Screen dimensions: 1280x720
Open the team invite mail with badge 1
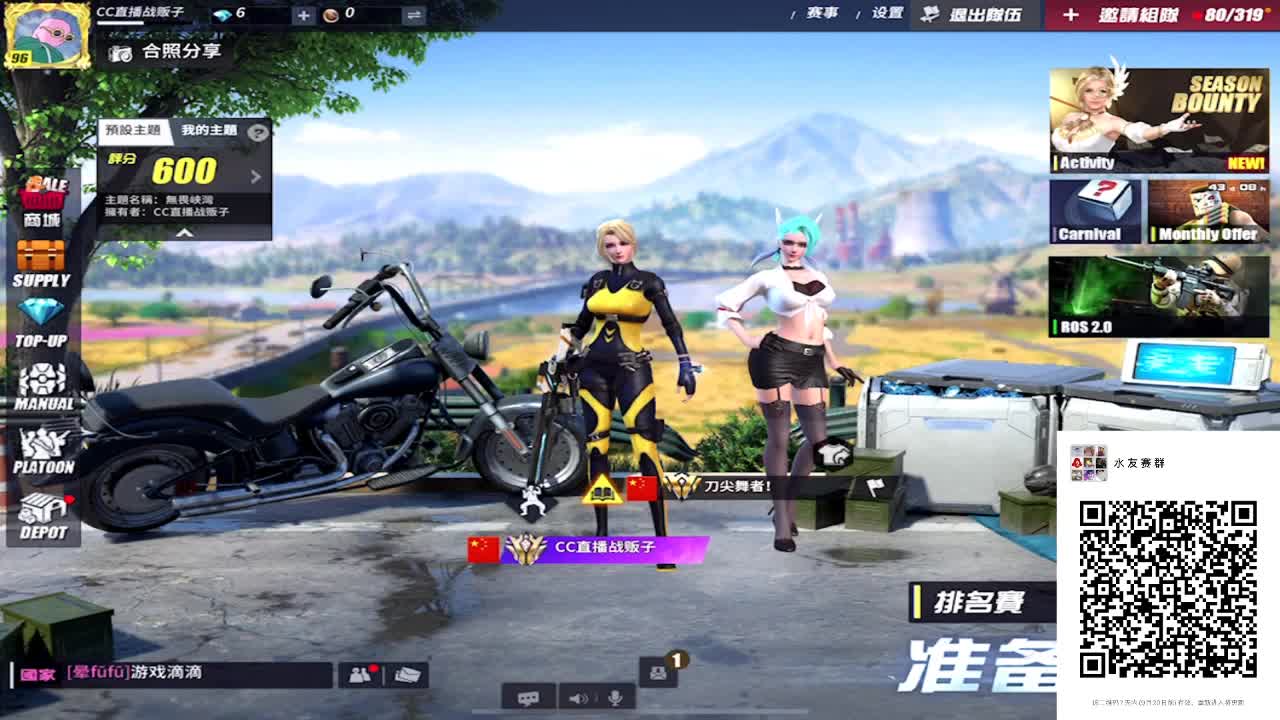(x=659, y=673)
